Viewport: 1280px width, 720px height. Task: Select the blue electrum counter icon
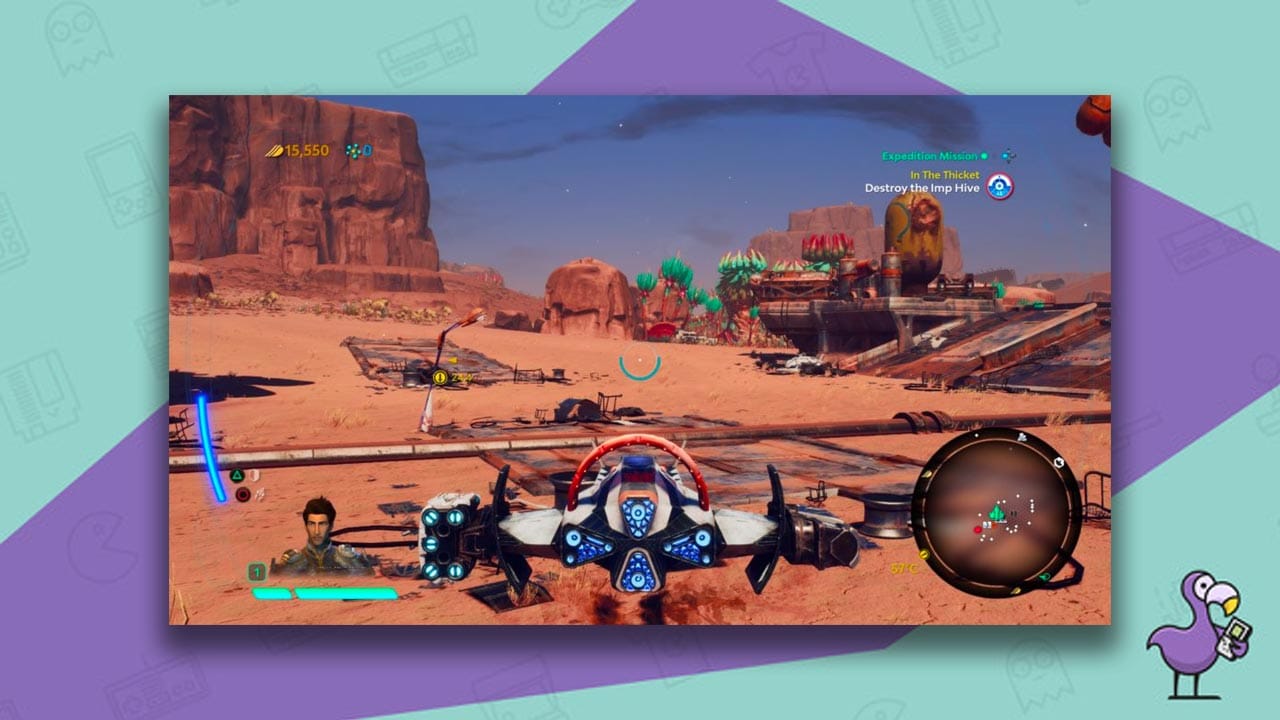coord(354,151)
